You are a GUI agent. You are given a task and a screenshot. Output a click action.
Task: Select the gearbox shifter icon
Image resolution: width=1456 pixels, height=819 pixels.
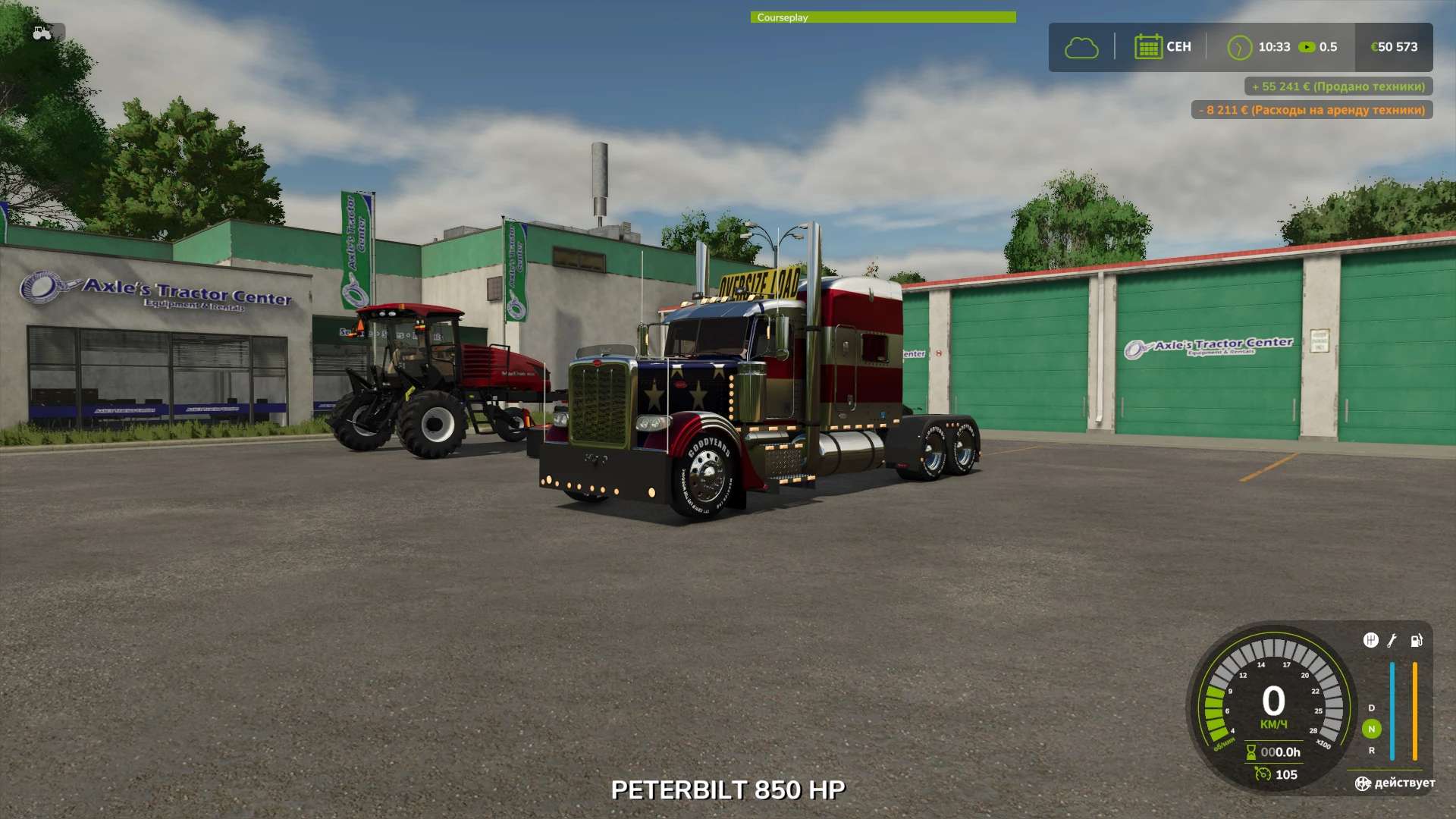1370,641
